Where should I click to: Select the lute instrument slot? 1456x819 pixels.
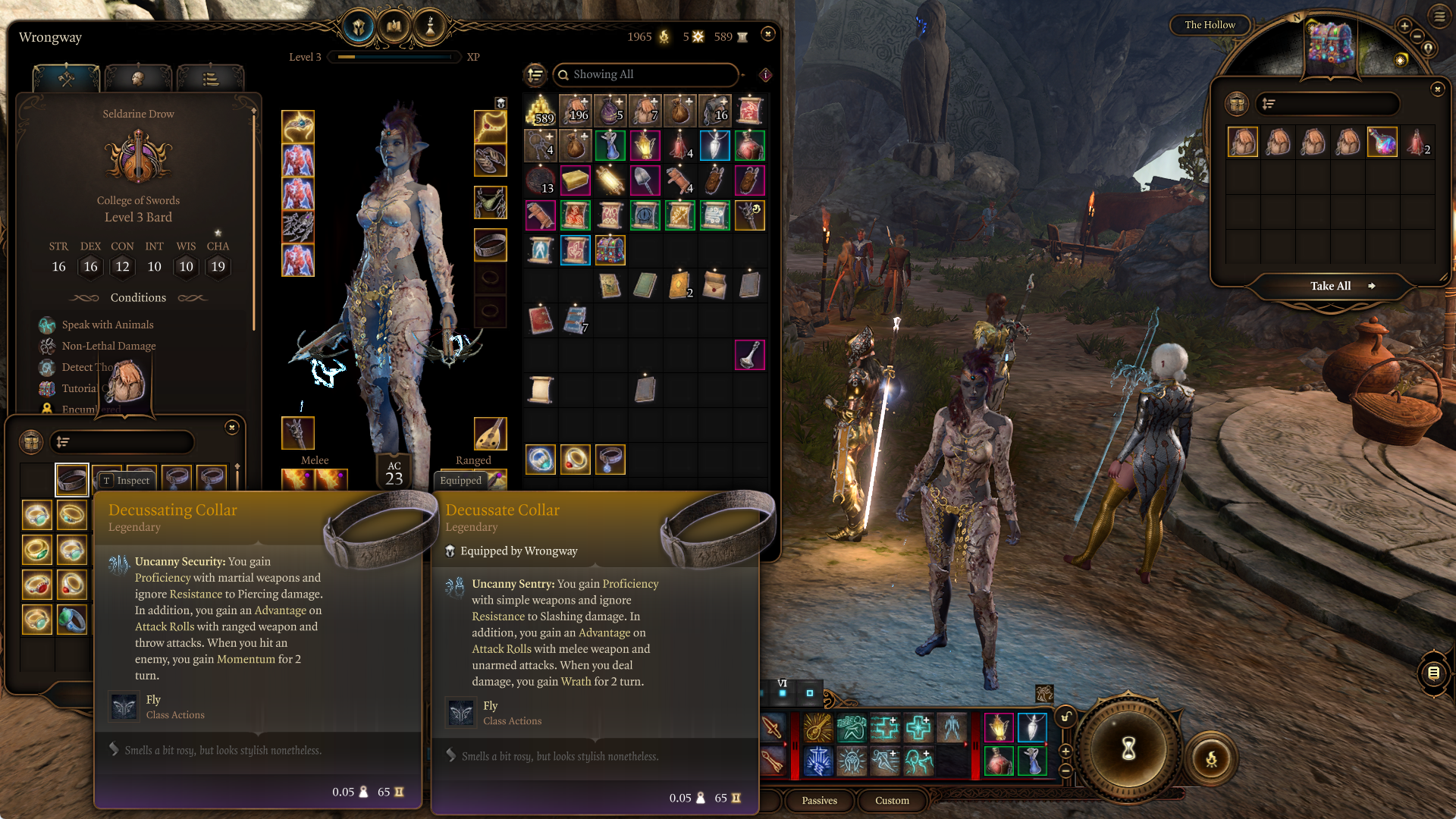(x=490, y=433)
